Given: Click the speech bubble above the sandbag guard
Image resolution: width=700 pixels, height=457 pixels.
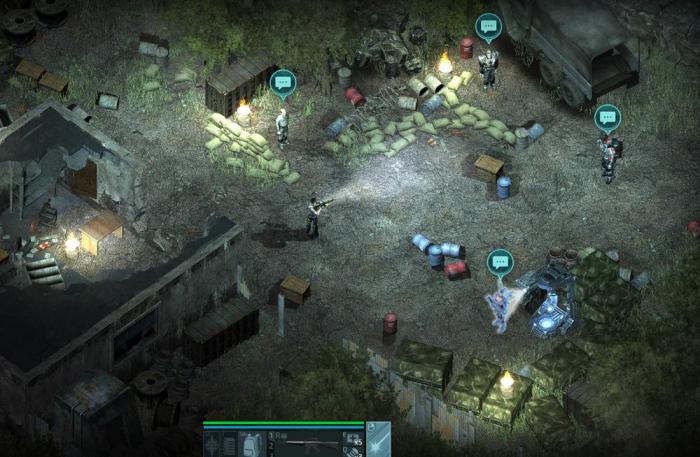Looking at the screenshot, I should click(x=283, y=82).
